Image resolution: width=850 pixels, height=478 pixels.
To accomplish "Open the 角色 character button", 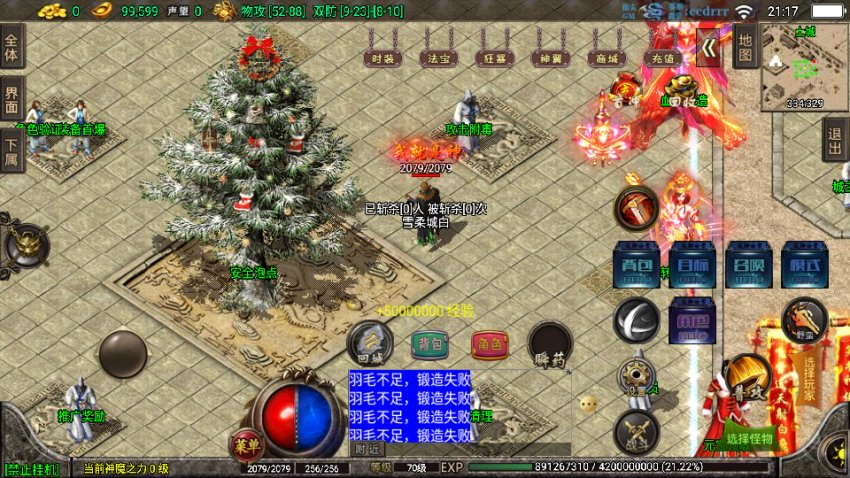I will click(x=489, y=345).
